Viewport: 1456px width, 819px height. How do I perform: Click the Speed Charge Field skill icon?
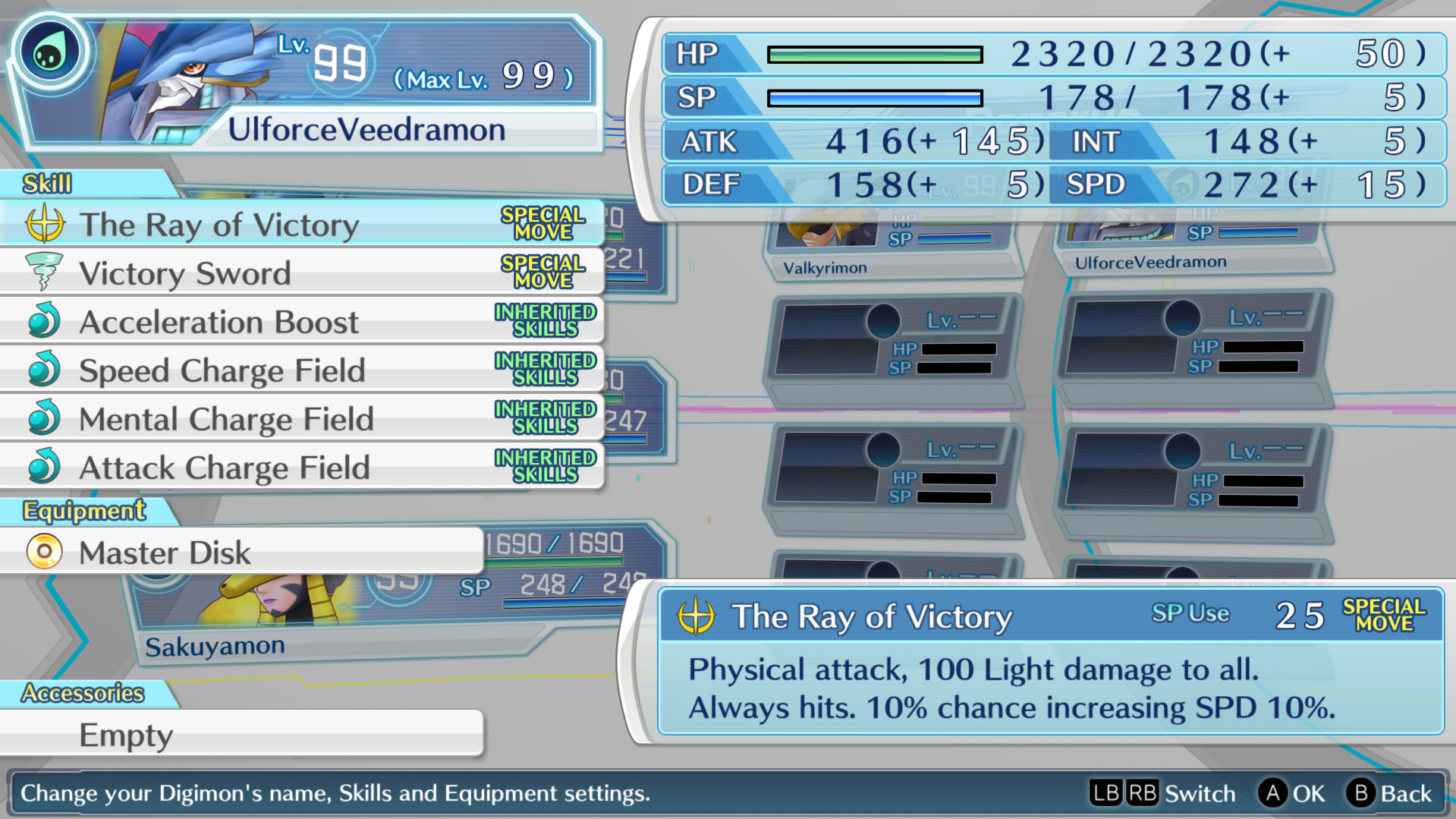tap(46, 370)
